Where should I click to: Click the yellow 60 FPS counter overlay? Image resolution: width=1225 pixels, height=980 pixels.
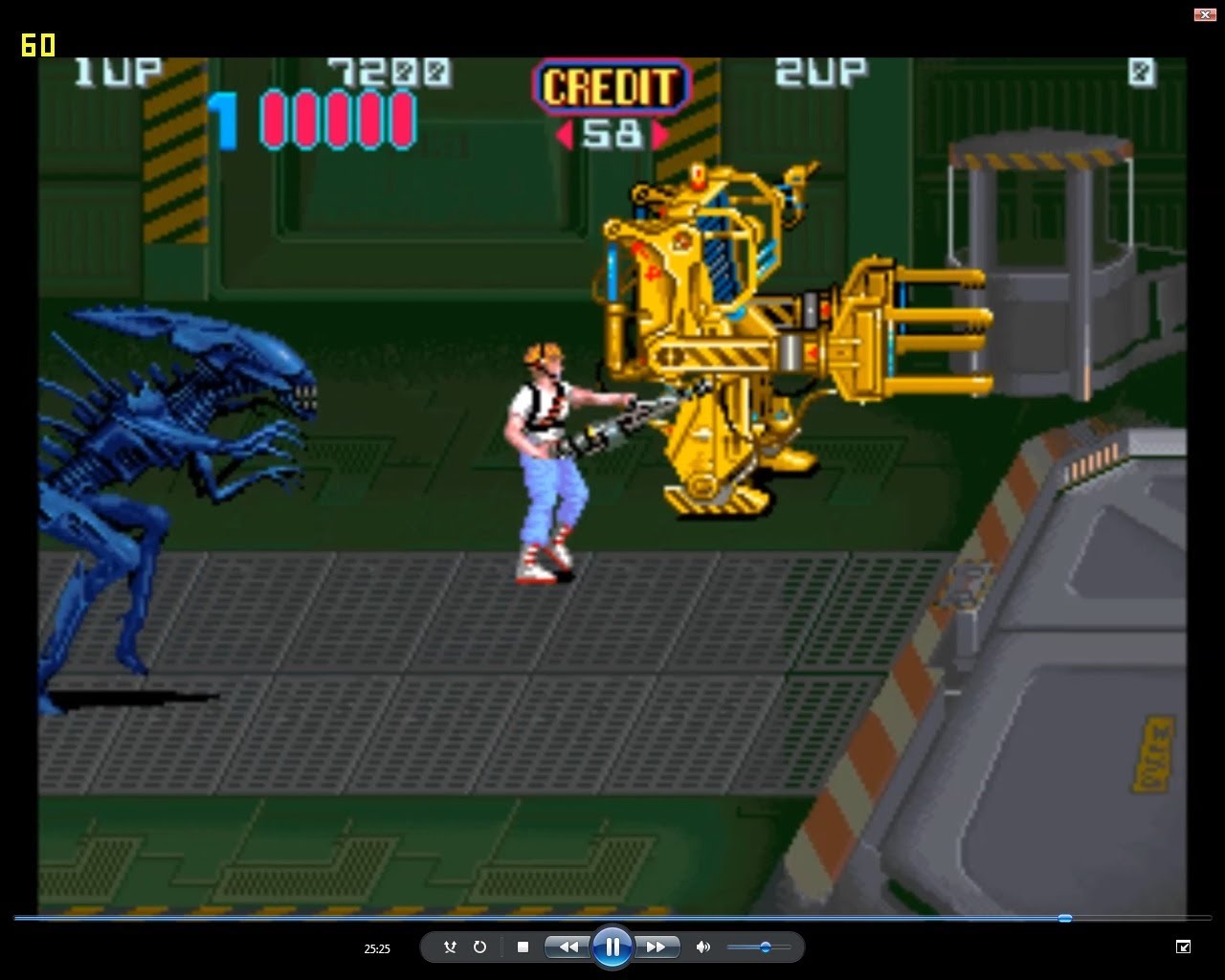(37, 45)
